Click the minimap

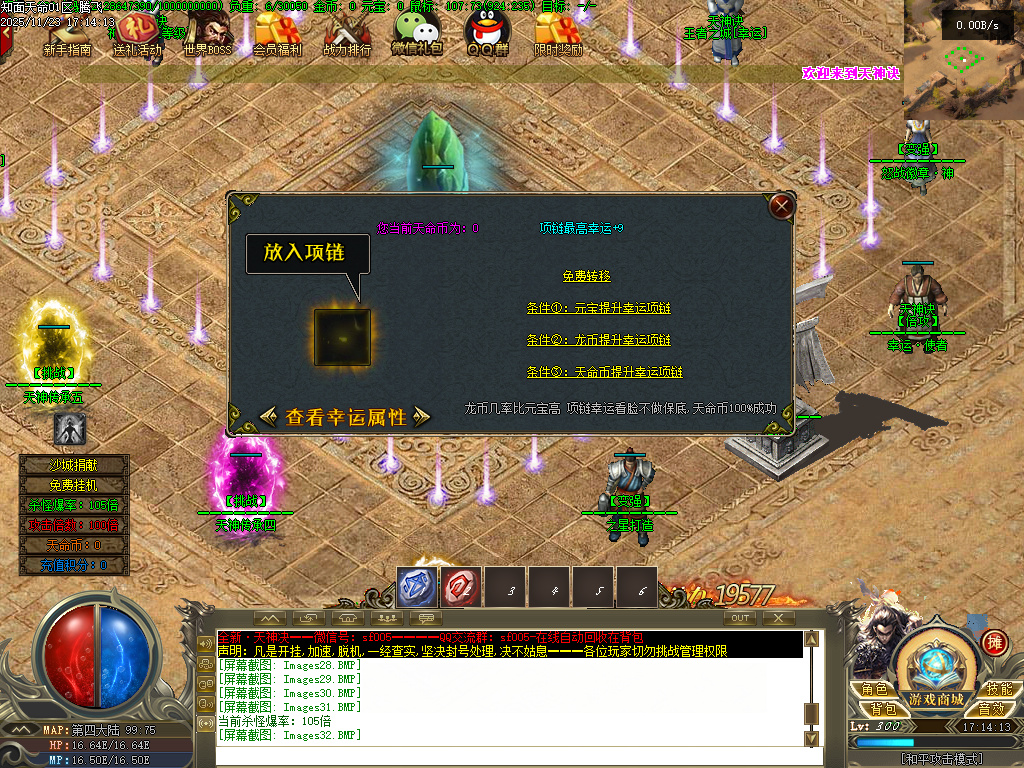coord(963,60)
